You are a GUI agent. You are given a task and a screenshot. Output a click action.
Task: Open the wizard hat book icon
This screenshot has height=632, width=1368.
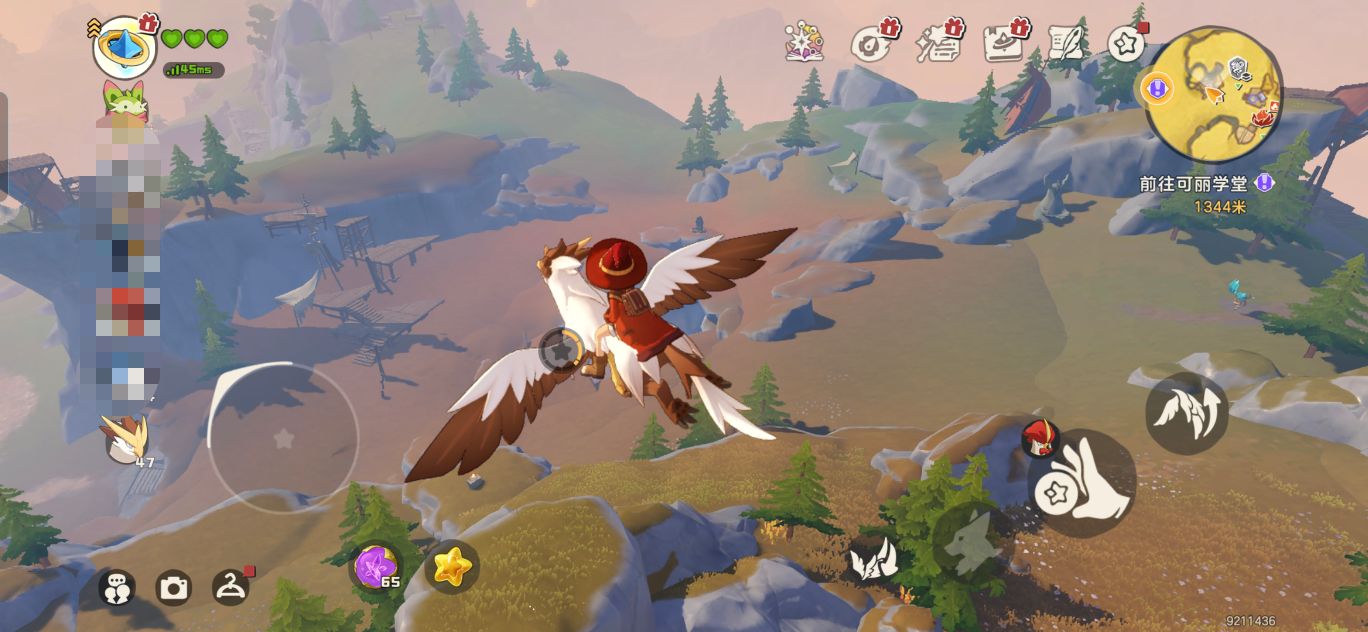tap(1004, 44)
